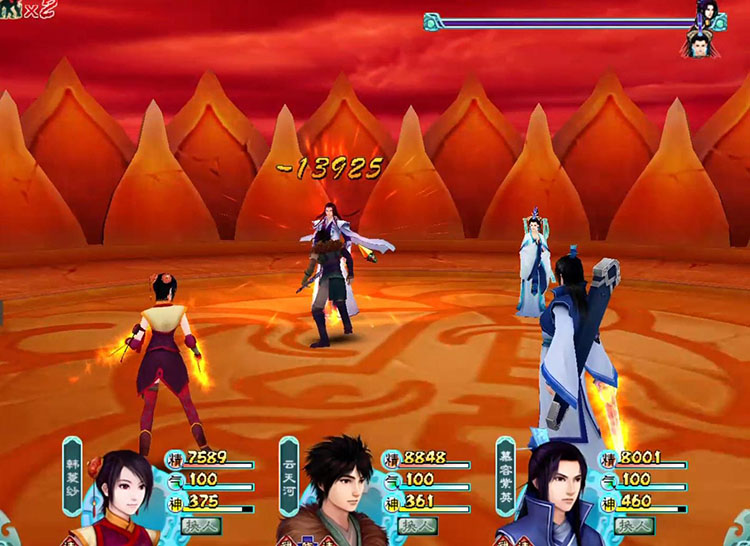Click 换人 swap button under 云天河's stats

pos(417,525)
